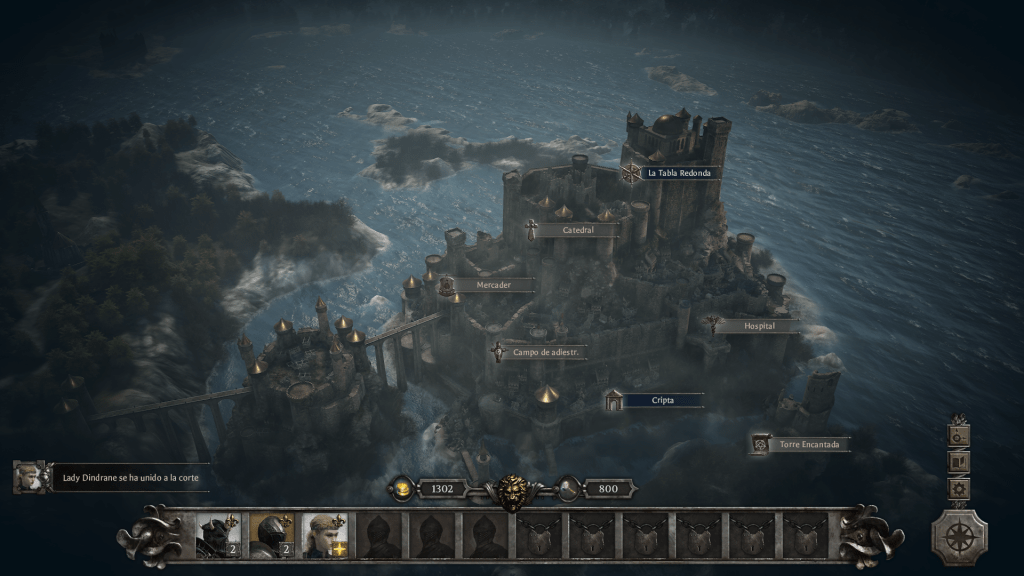Open the Cripta
This screenshot has width=1024, height=576.
[662, 400]
